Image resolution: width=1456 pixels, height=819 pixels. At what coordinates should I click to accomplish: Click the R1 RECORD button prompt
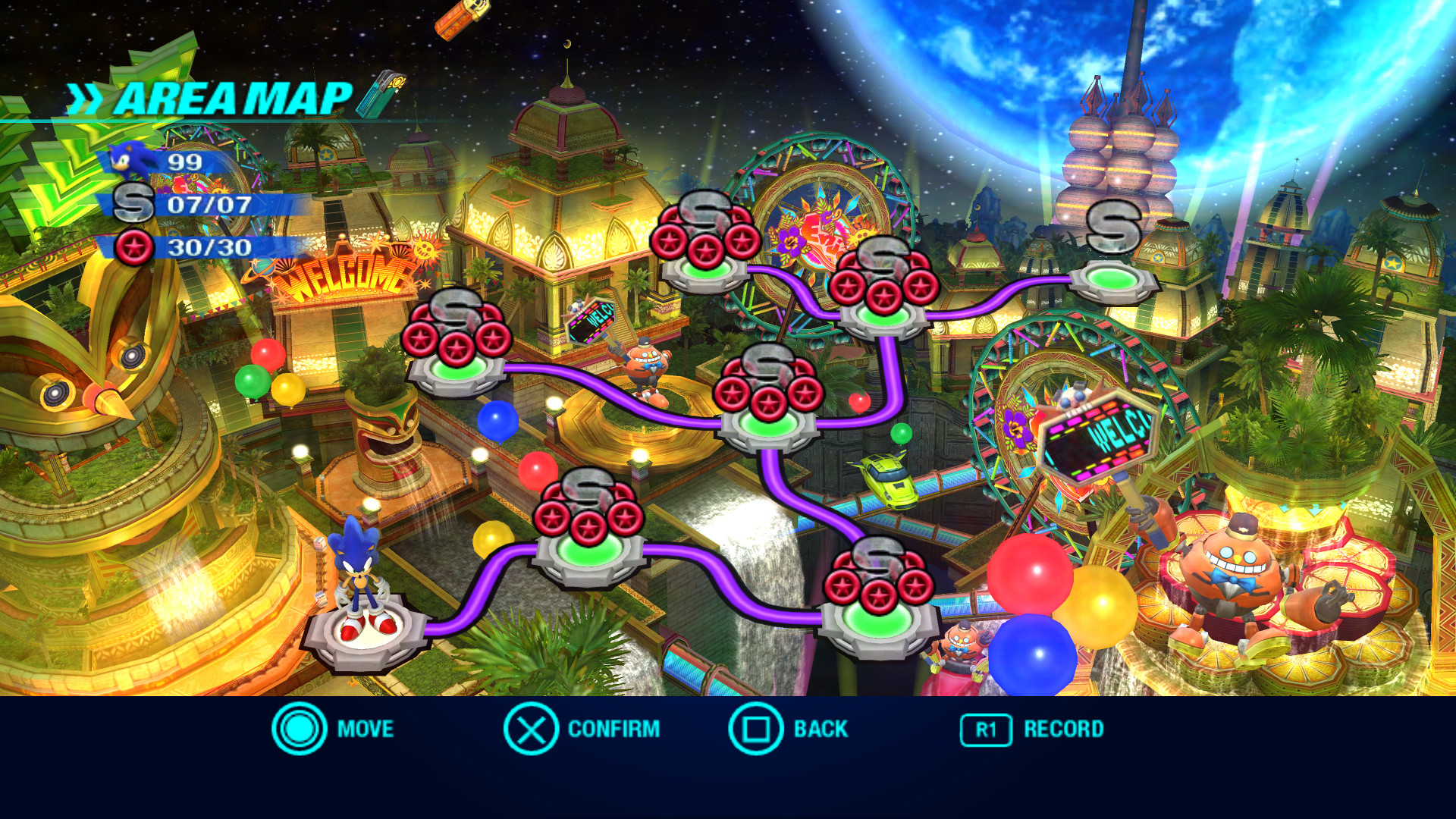985,730
